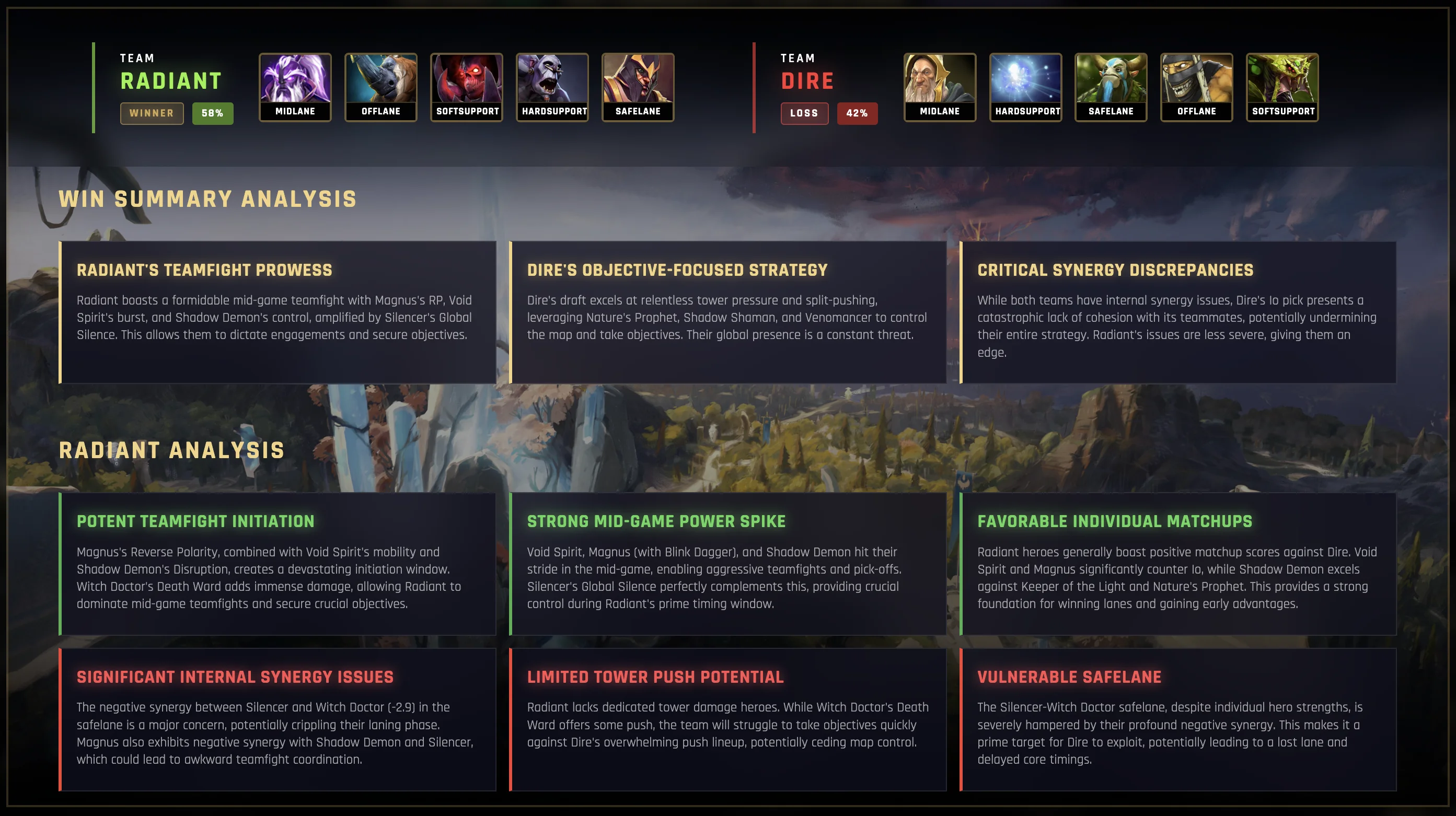Open Potent Teamfight Initiation card
The image size is (1456, 816).
278,563
